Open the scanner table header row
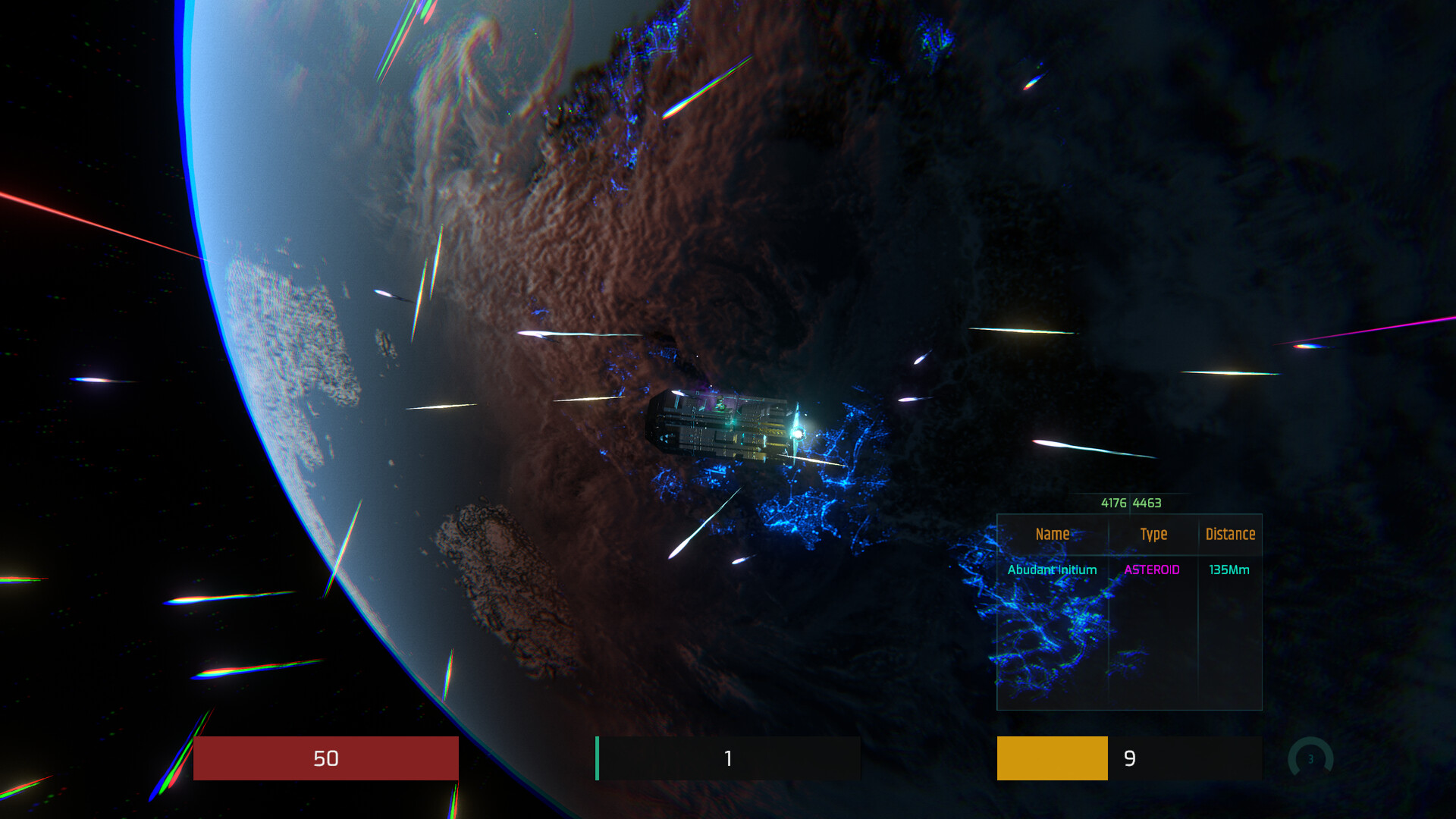Image resolution: width=1456 pixels, height=819 pixels. [1128, 534]
